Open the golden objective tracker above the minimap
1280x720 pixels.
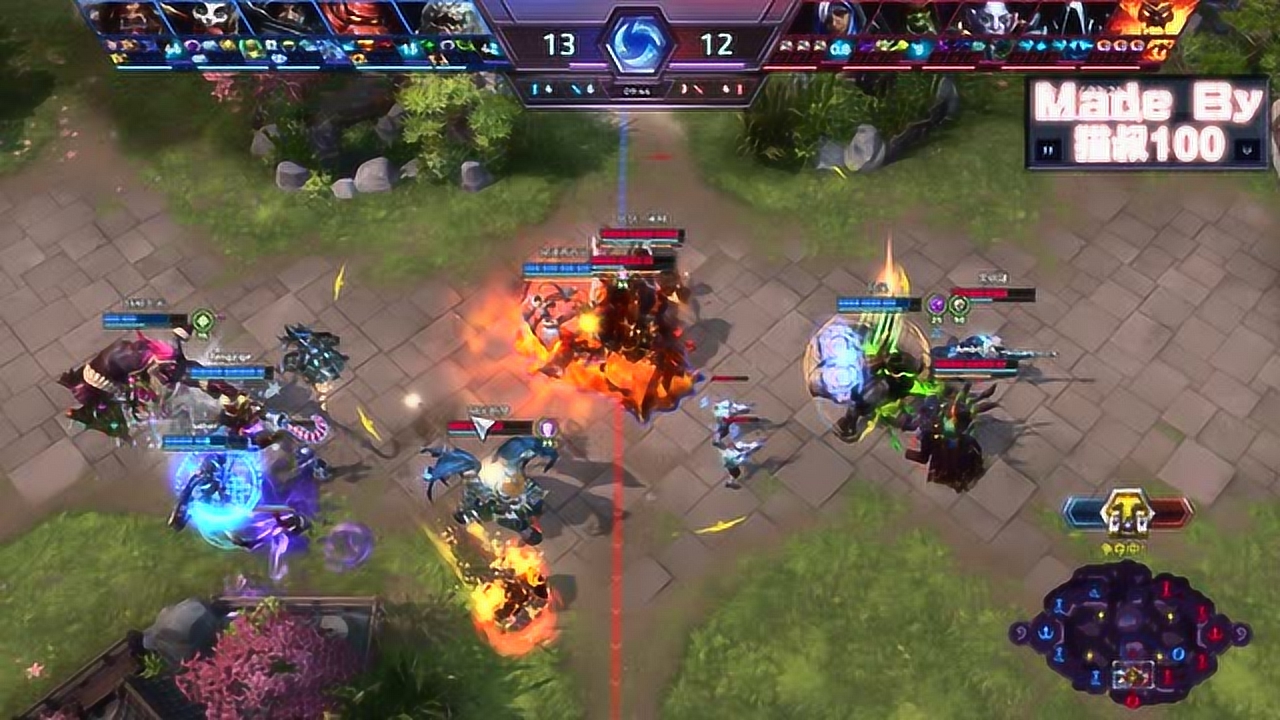click(x=1127, y=514)
